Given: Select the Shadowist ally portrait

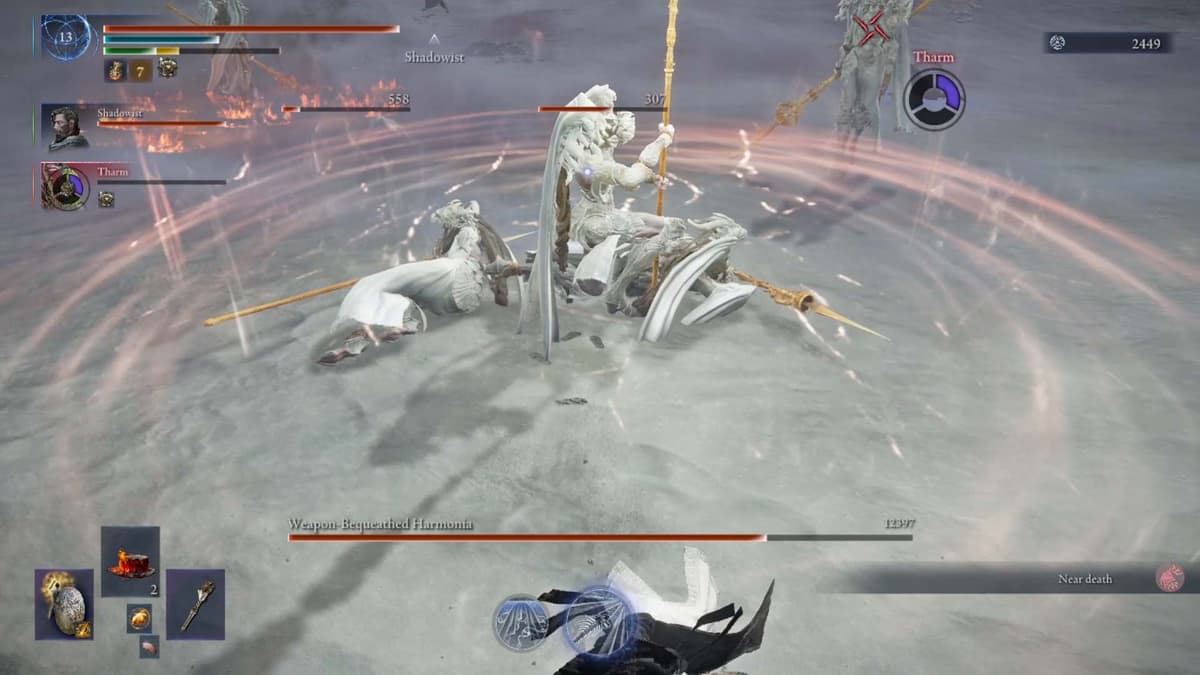Looking at the screenshot, I should pos(65,126).
